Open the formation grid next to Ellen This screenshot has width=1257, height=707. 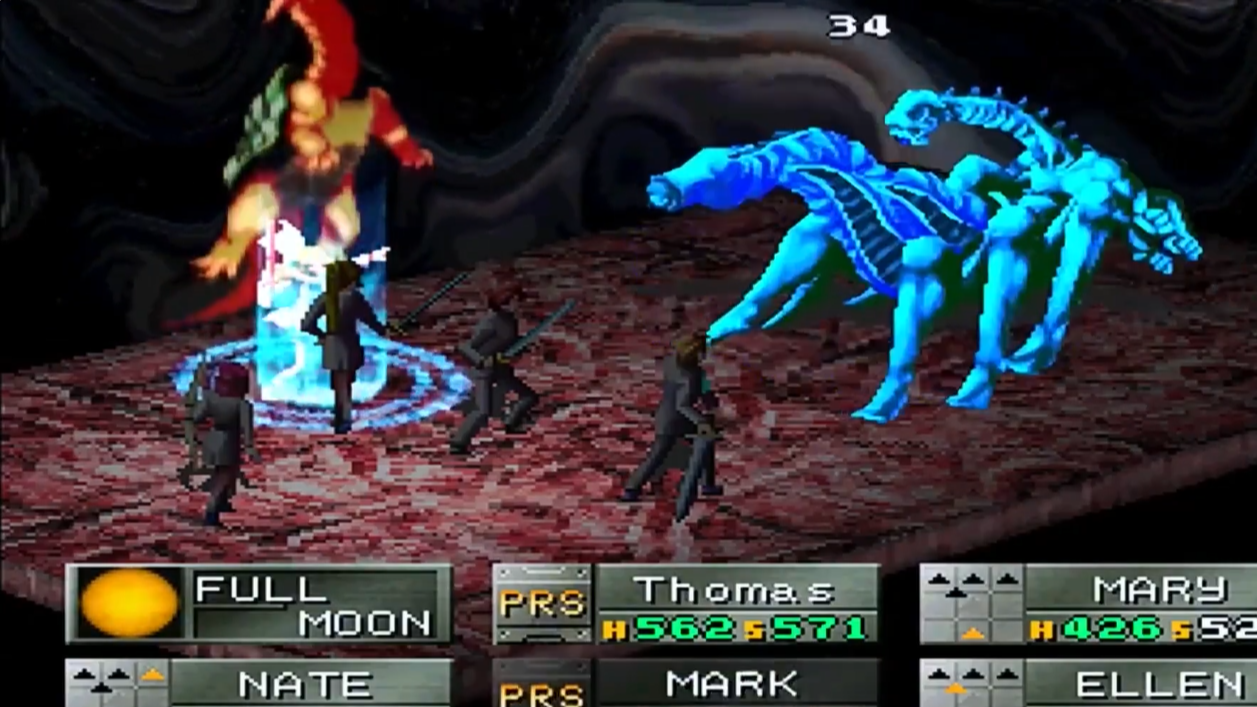coord(971,684)
